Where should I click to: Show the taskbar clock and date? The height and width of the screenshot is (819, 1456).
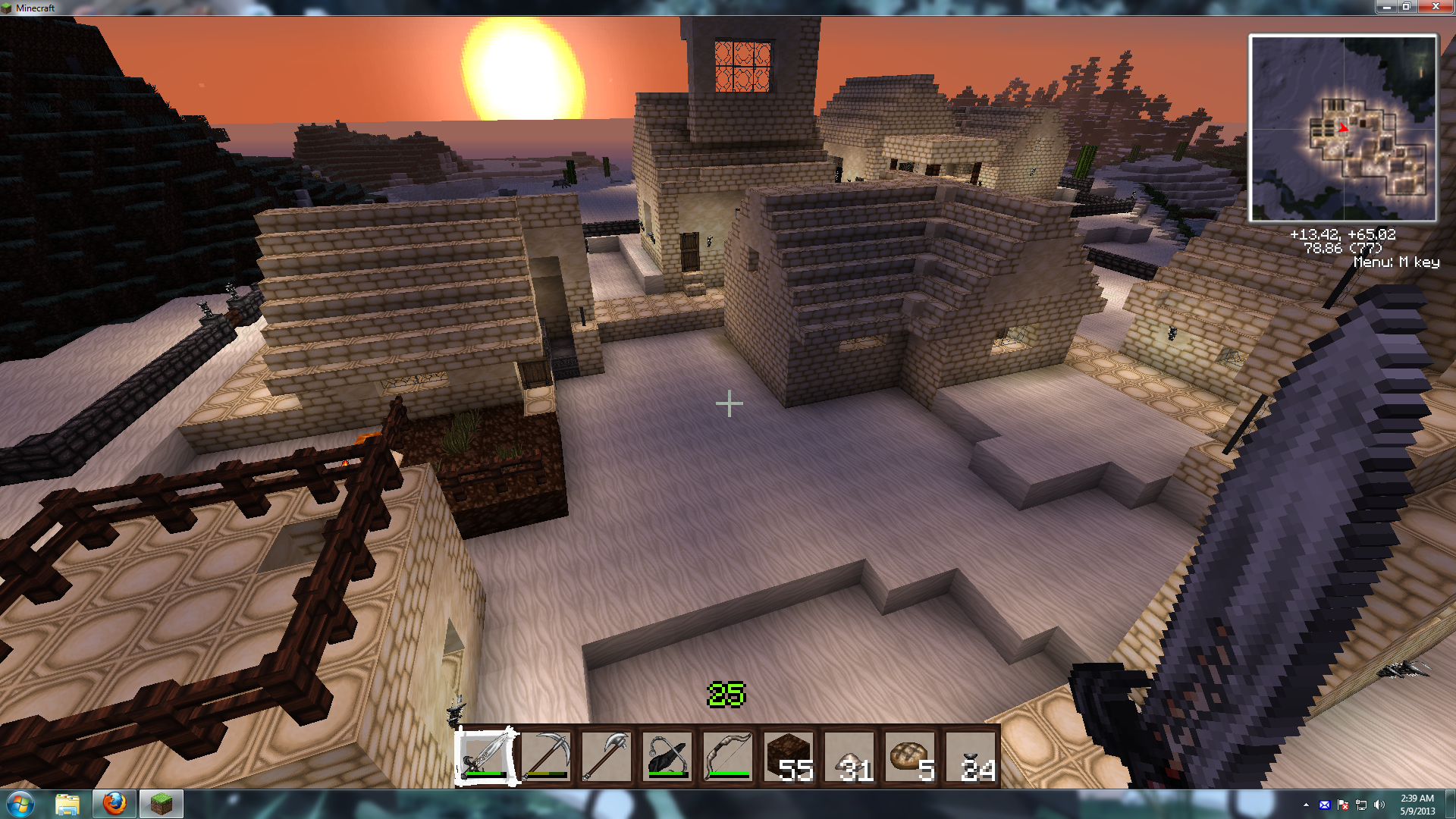coord(1417,805)
